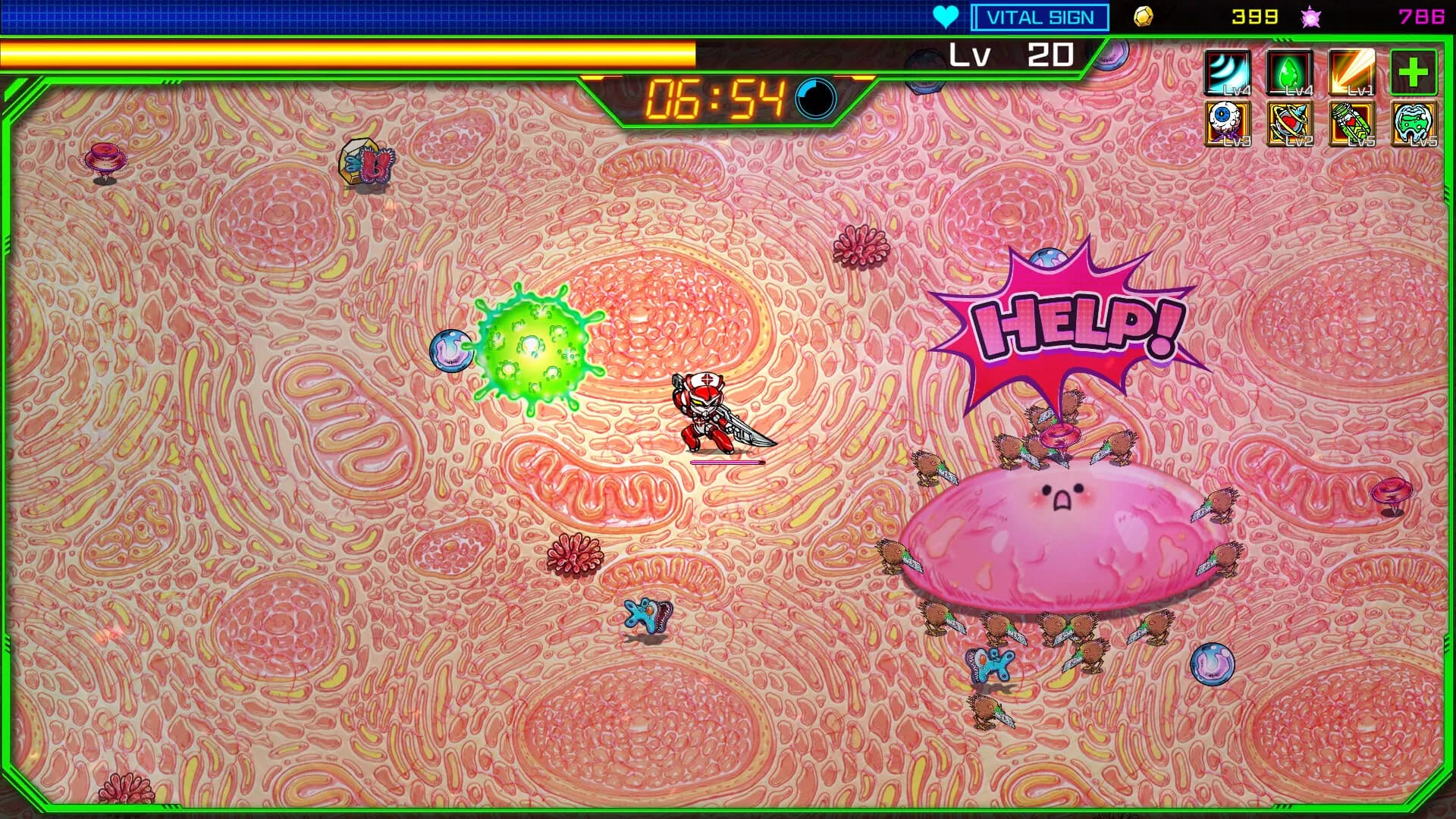Click the green plus empty weapon slot

1413,73
